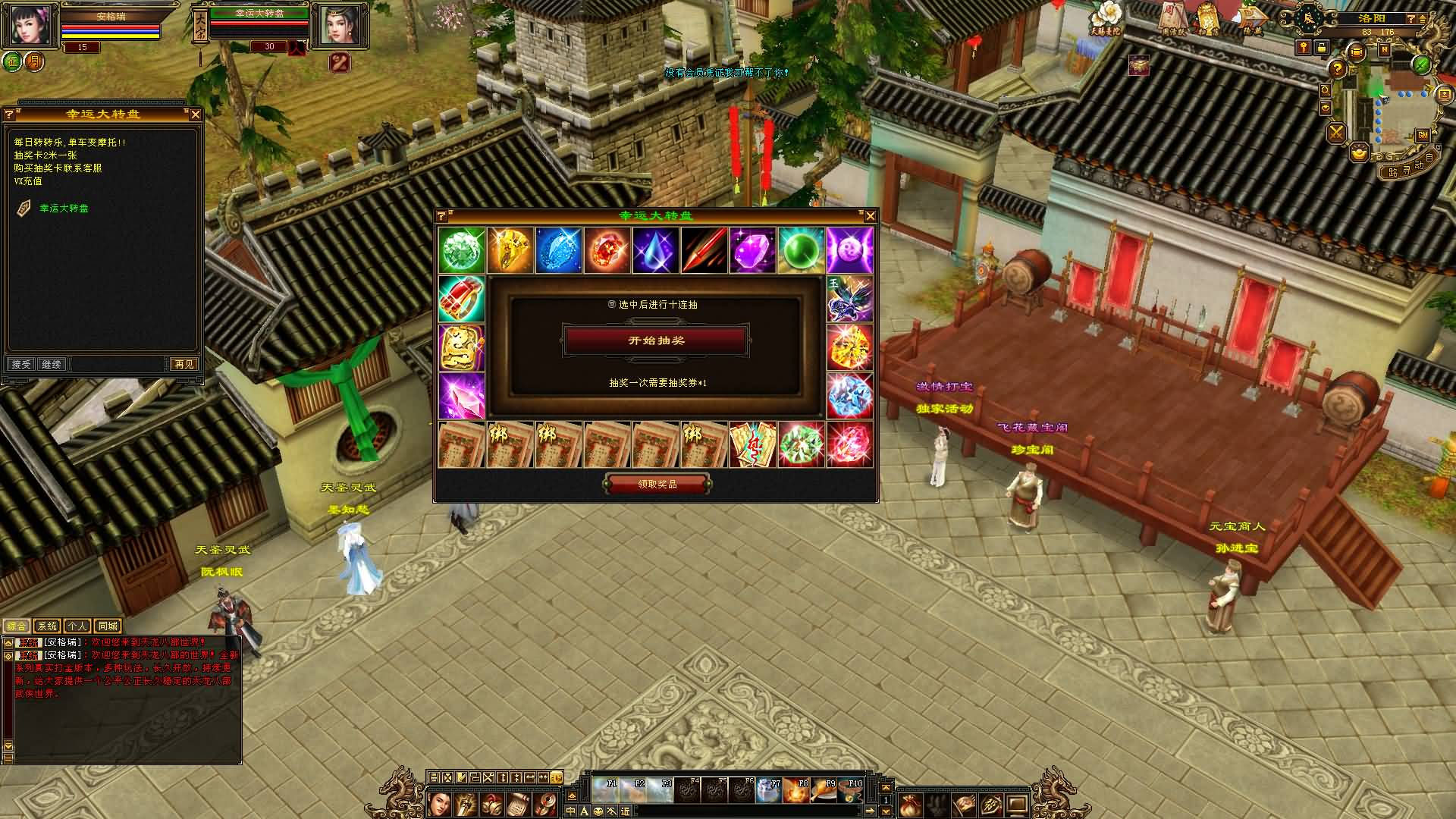Select the green round gem prize
Viewport: 1456px width, 819px height.
[x=802, y=250]
